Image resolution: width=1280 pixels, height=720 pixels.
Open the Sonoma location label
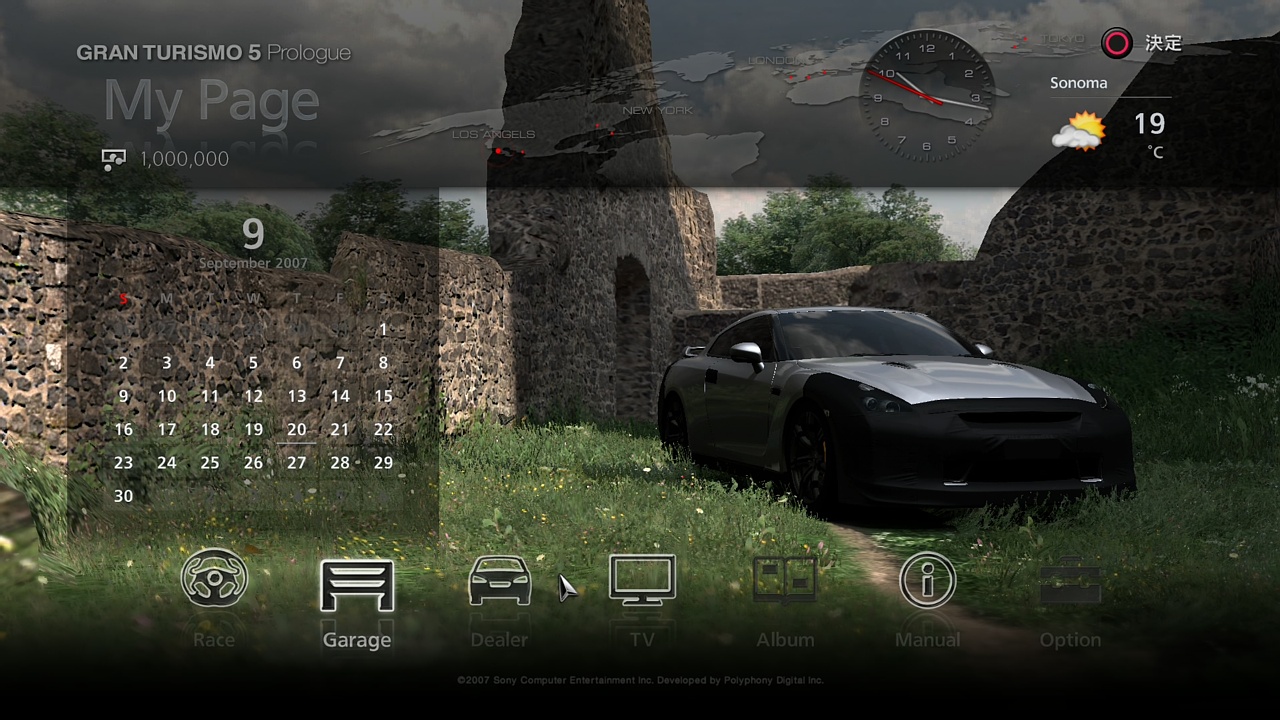[x=1078, y=82]
